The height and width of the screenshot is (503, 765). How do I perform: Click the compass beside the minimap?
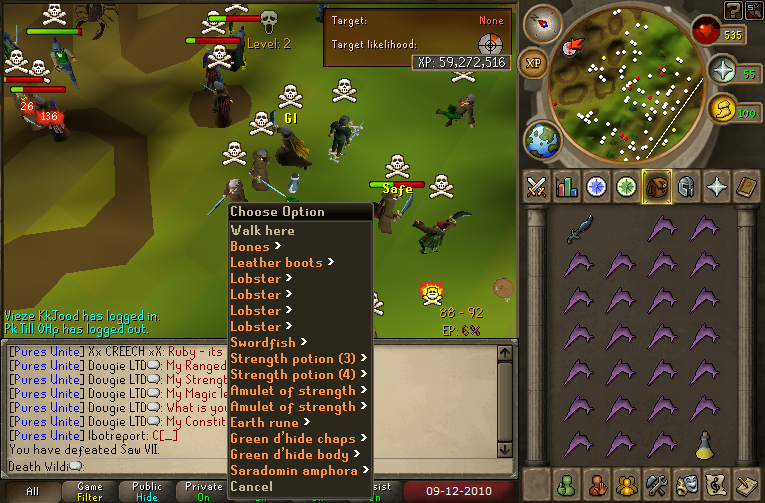coord(545,21)
